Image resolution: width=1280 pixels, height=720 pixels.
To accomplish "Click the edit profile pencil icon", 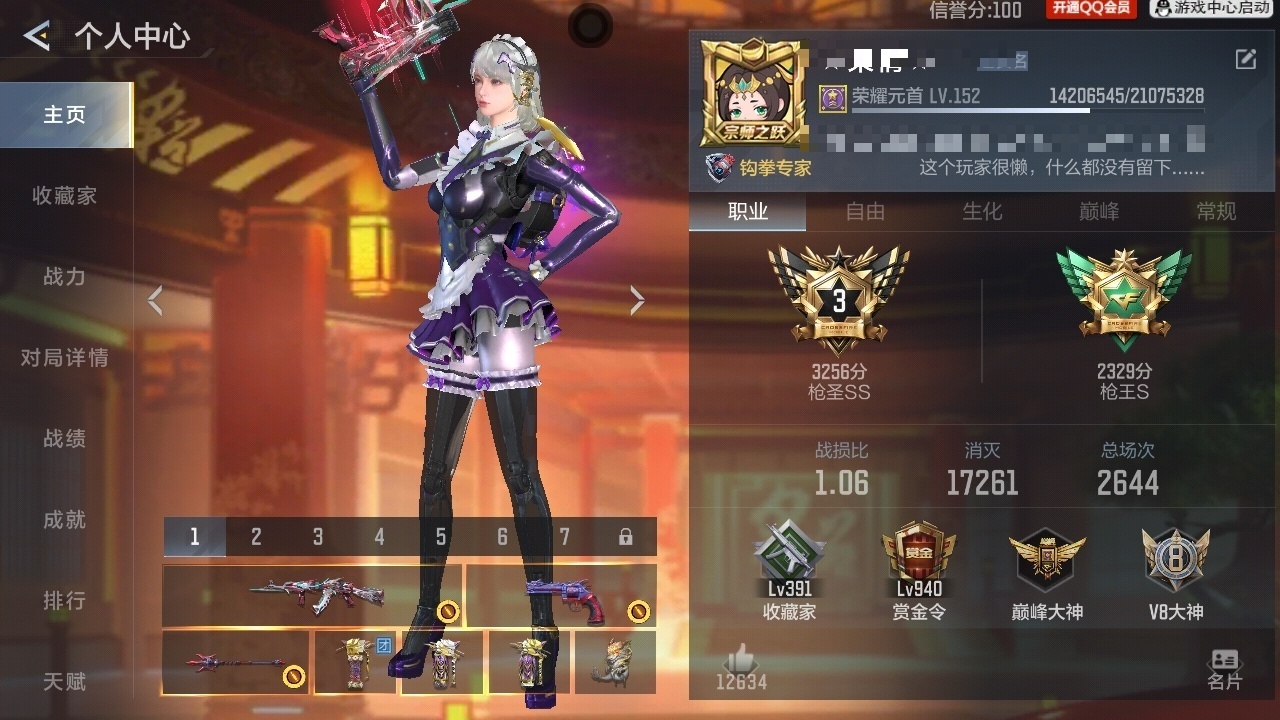I will pyautogui.click(x=1246, y=59).
